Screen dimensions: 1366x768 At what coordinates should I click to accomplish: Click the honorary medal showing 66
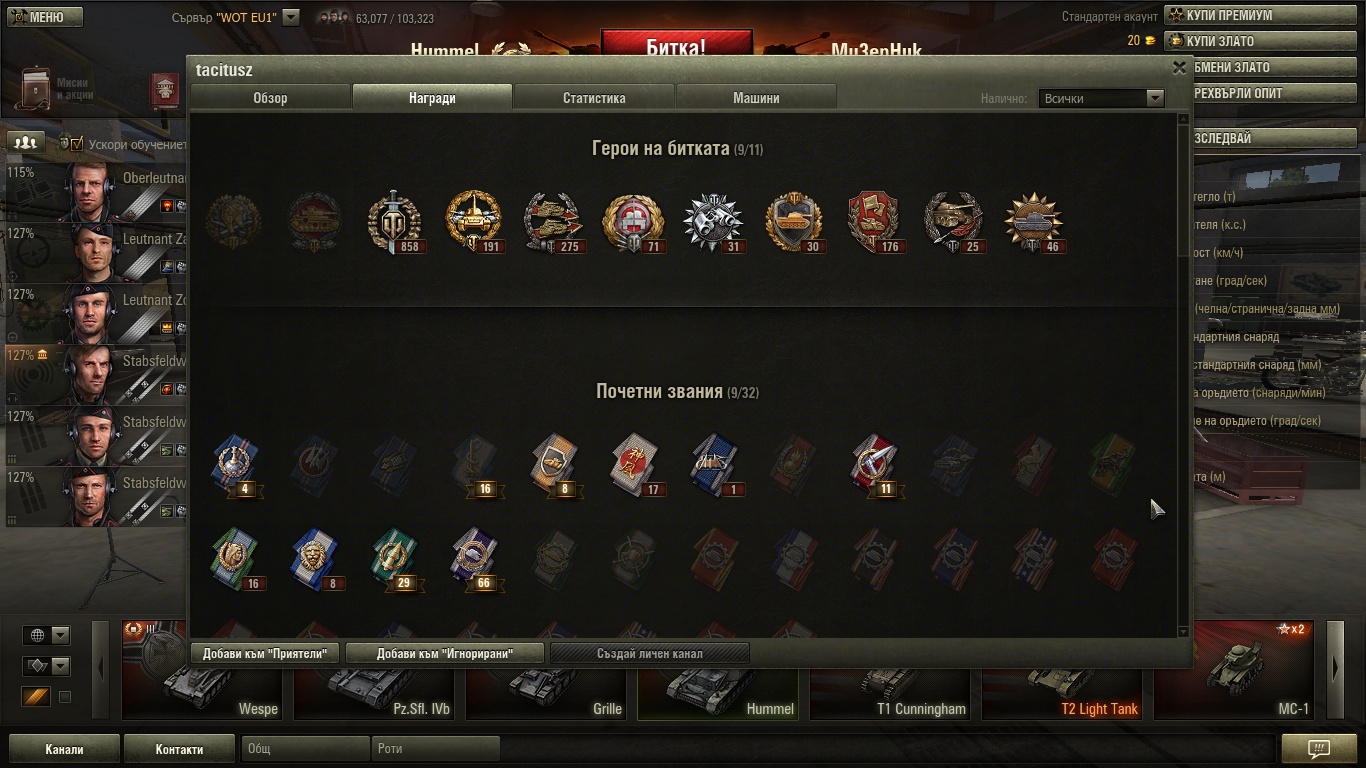pos(474,558)
